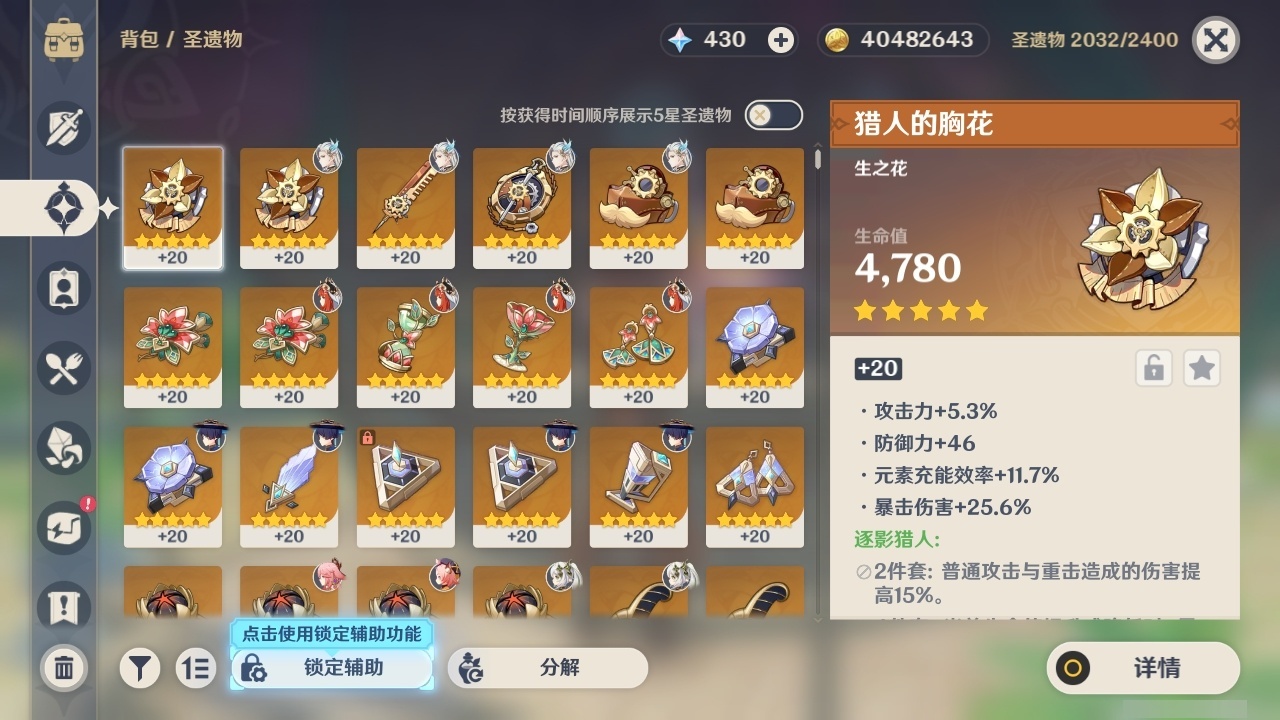This screenshot has height=720, width=1280.
Task: Click the quest items exclamation banner icon
Action: click(x=63, y=608)
